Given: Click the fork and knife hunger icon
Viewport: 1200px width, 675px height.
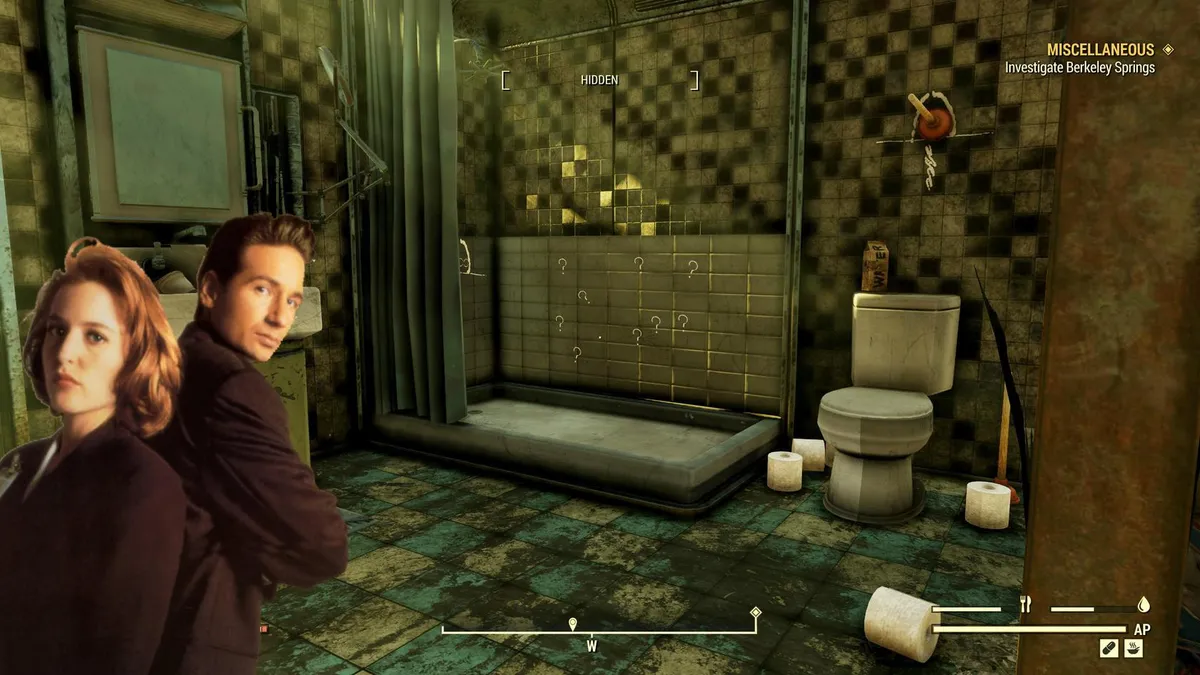Looking at the screenshot, I should click(1025, 604).
